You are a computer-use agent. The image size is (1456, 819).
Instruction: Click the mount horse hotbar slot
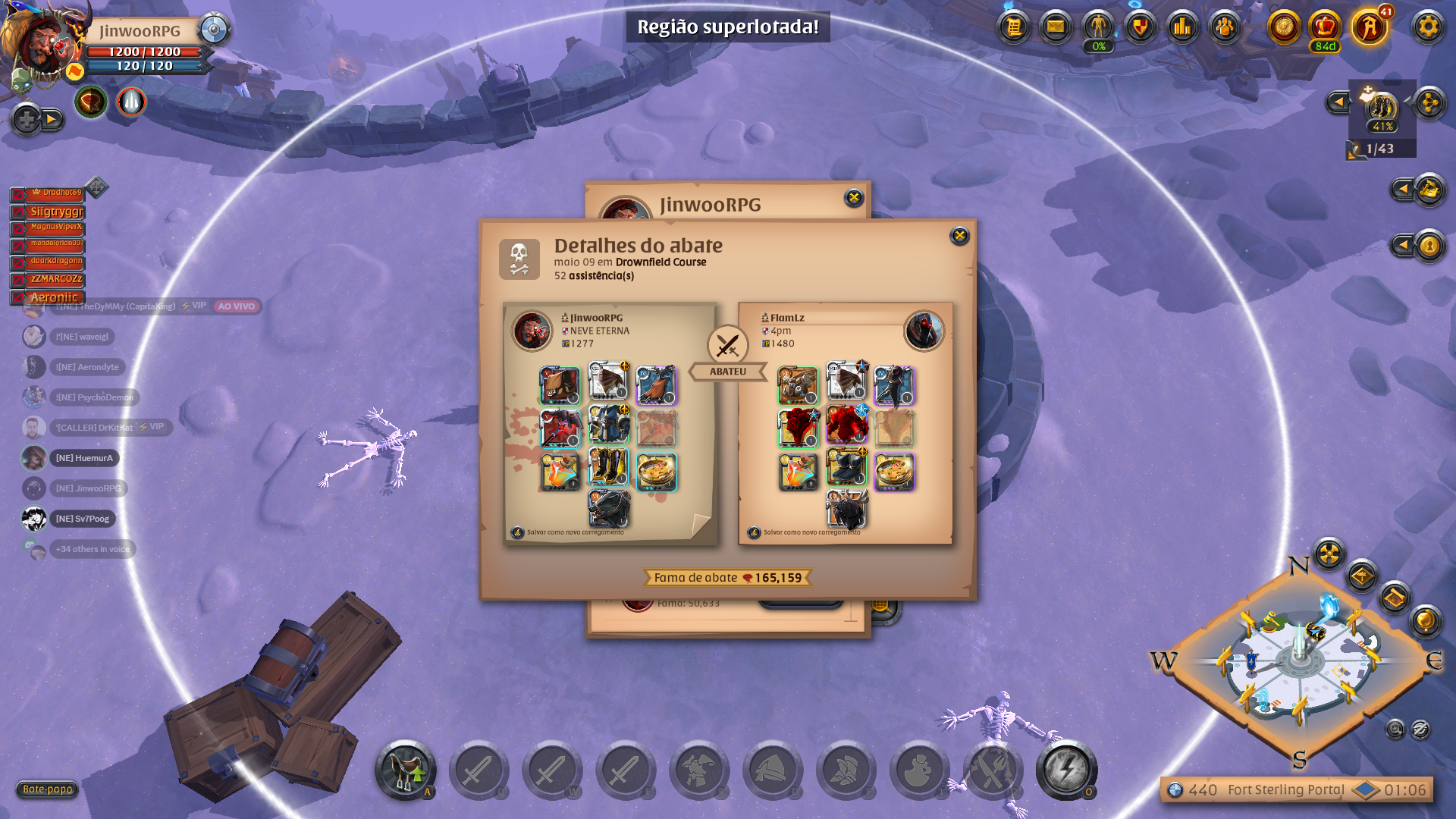[x=405, y=770]
